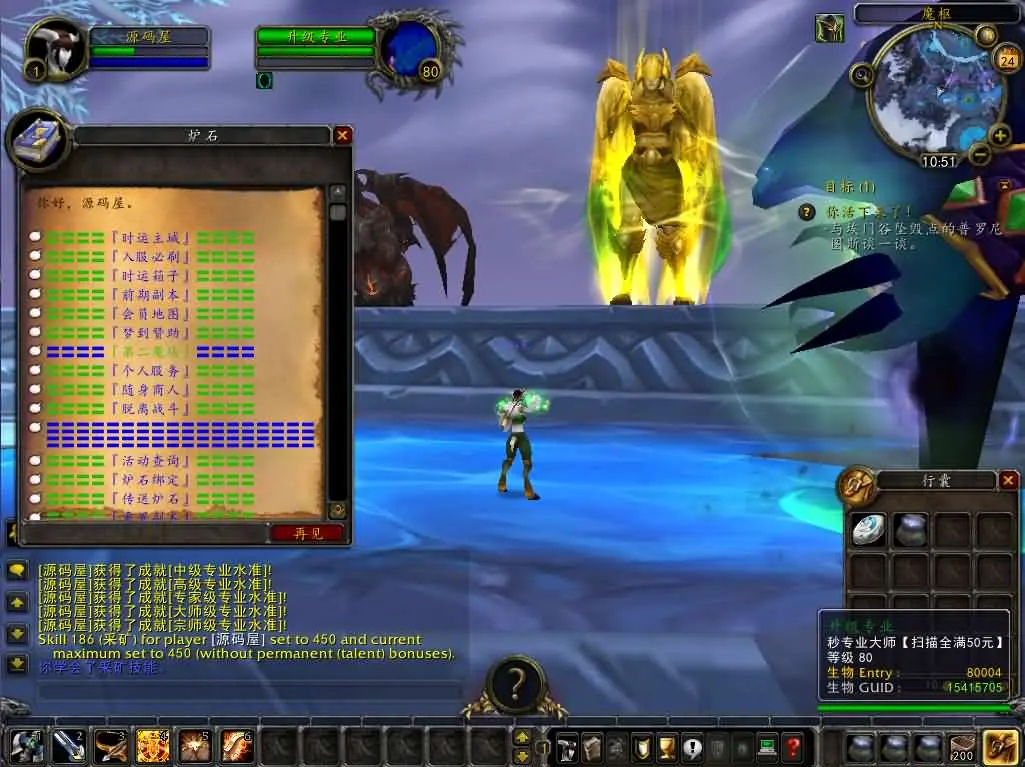Select the white hearthstone item in bag

coord(867,530)
